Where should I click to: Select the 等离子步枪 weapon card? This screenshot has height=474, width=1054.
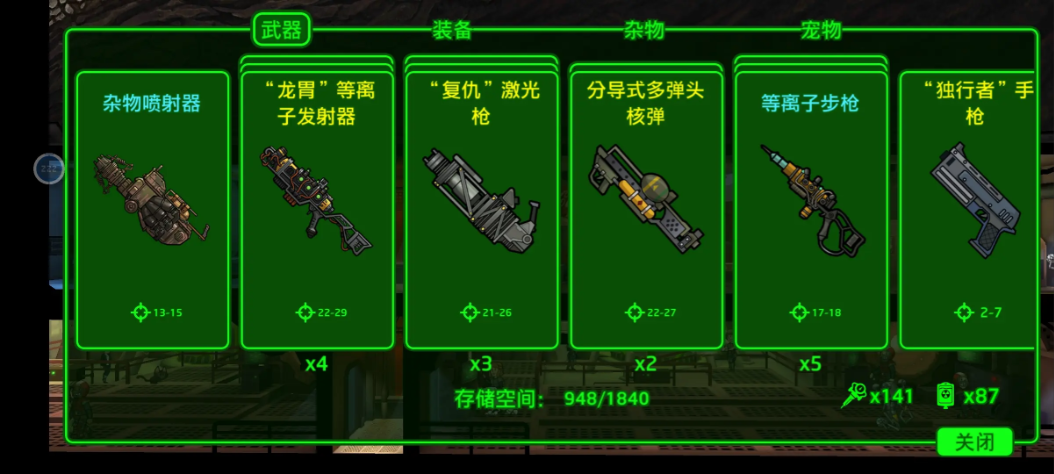pyautogui.click(x=811, y=210)
